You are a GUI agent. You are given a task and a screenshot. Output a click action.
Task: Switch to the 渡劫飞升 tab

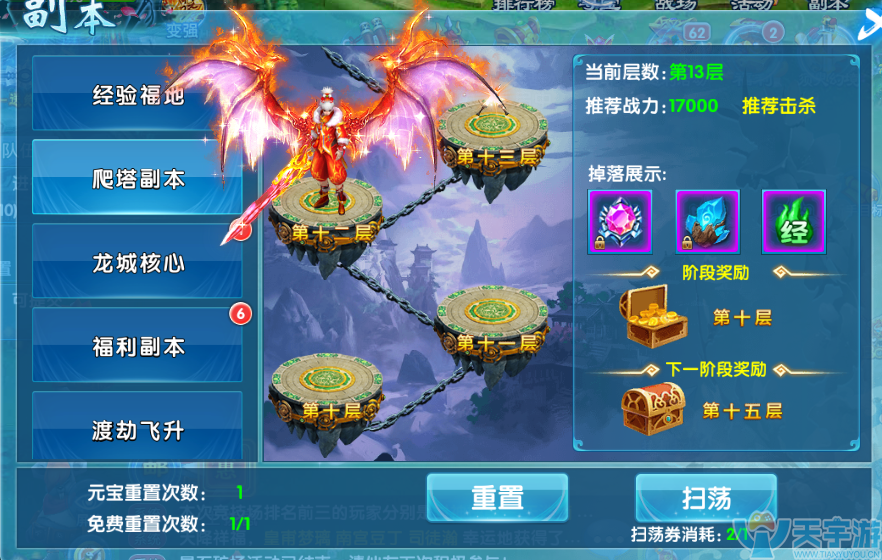[138, 430]
